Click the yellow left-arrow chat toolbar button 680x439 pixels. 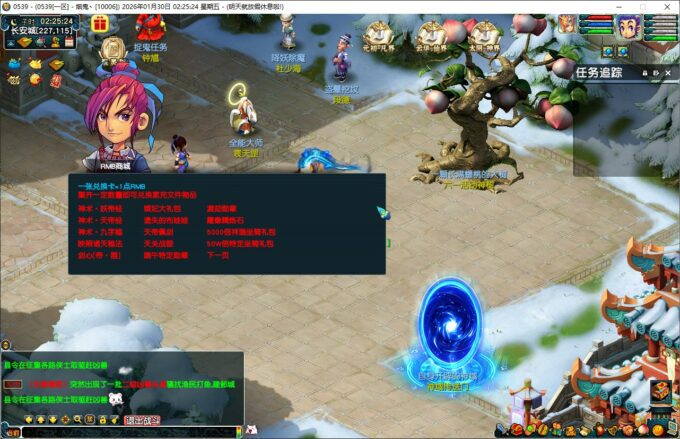click(28, 418)
